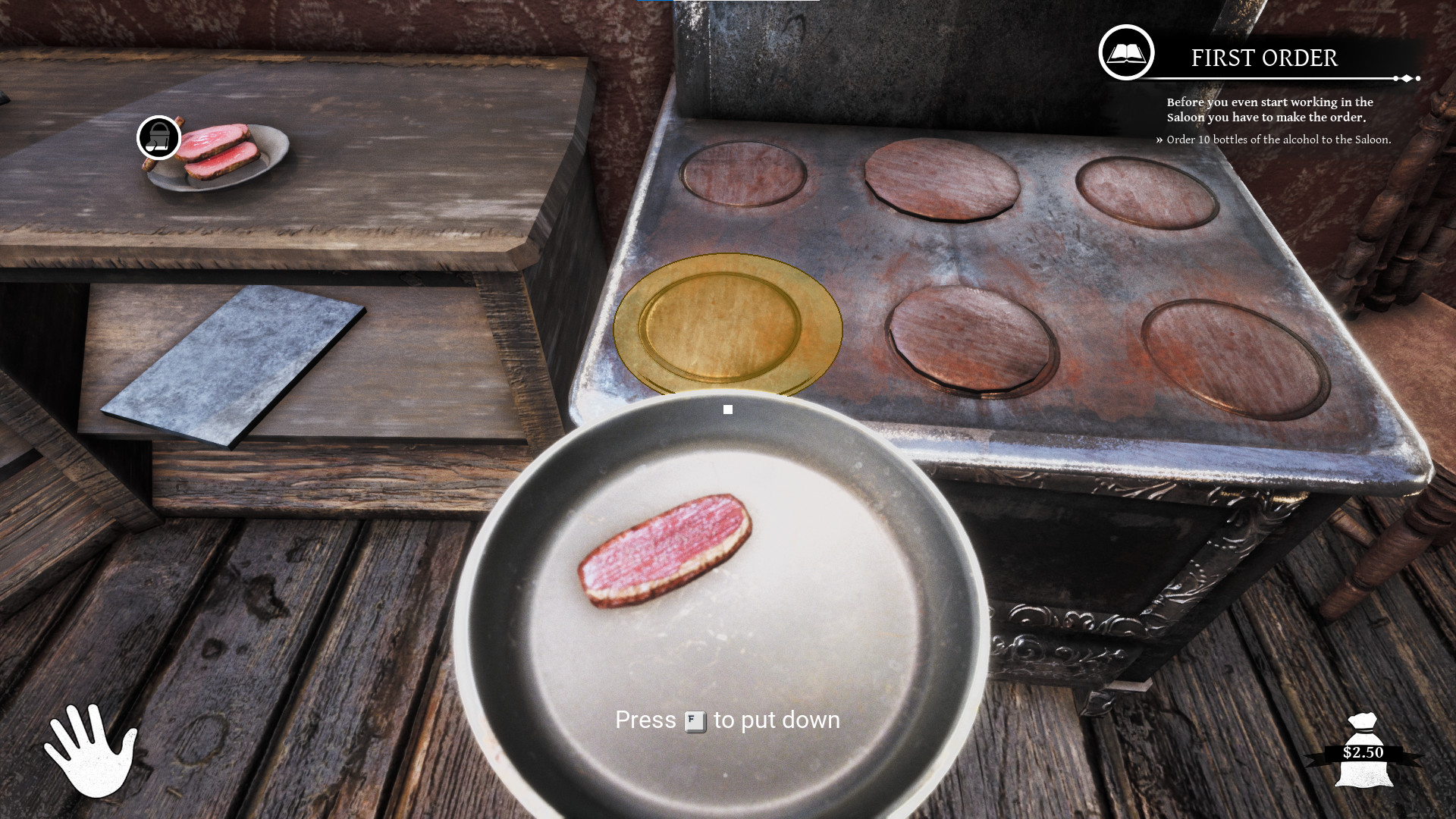The height and width of the screenshot is (819, 1456).
Task: Click the money bag showing $2.50
Action: click(1364, 751)
